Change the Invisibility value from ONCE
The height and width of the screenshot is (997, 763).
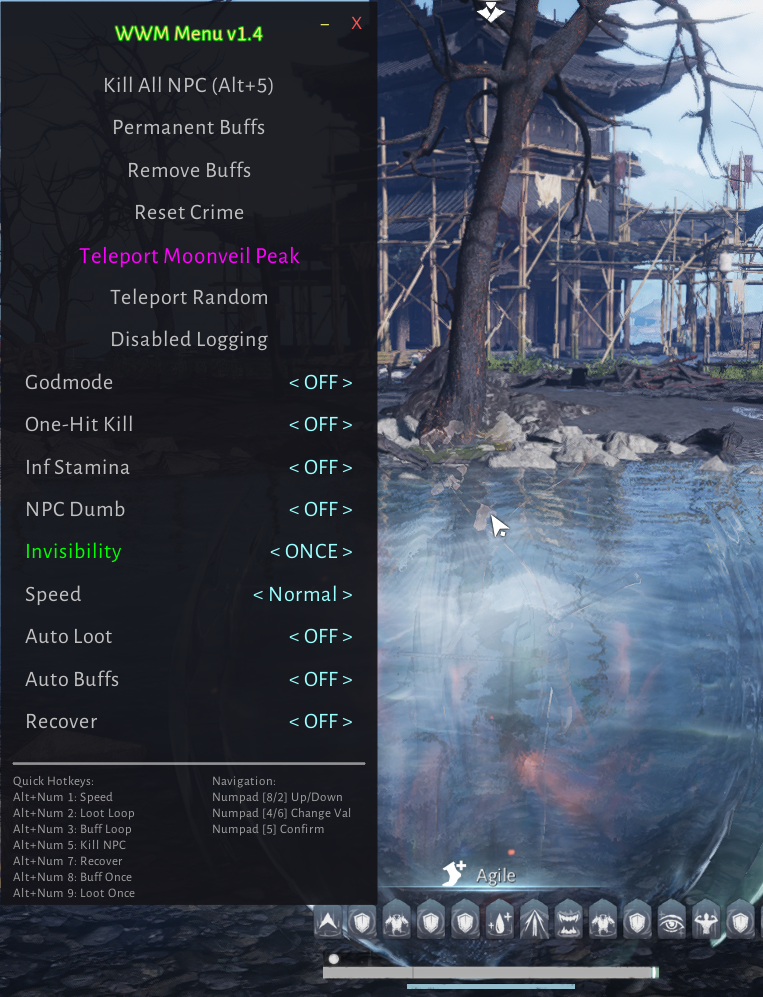pyautogui.click(x=311, y=552)
